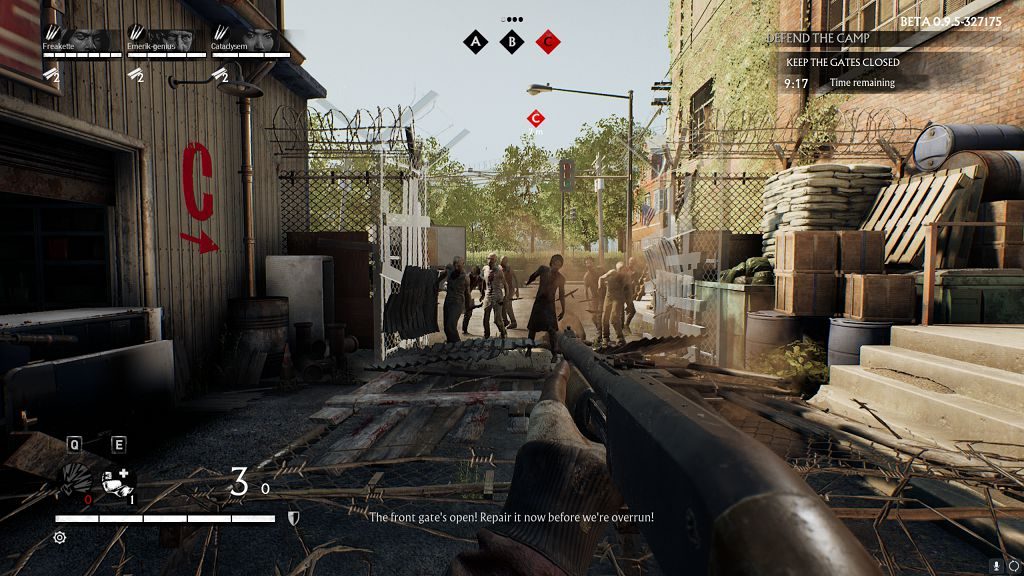Select the red gate C status diamond
This screenshot has height=576, width=1024.
click(x=548, y=41)
